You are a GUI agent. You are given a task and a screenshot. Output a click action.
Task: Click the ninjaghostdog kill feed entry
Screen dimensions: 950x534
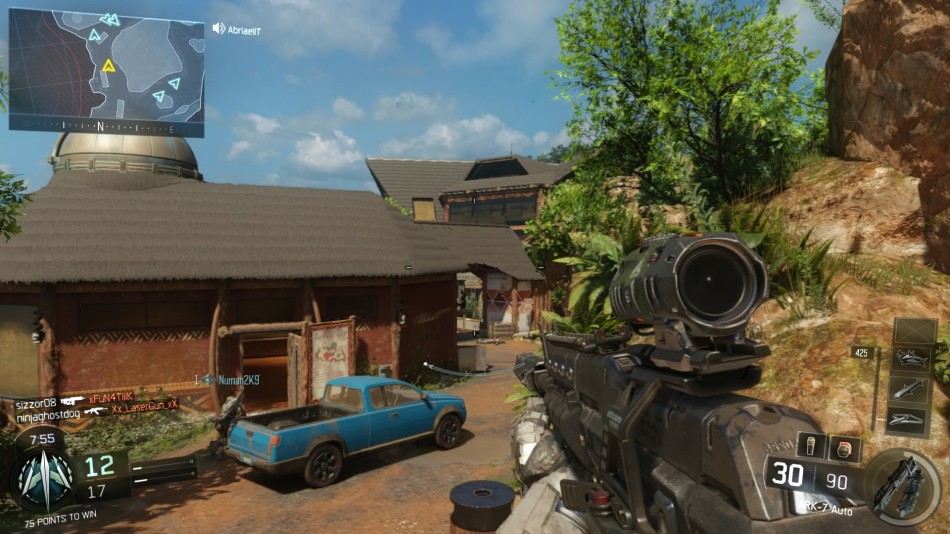(90, 410)
